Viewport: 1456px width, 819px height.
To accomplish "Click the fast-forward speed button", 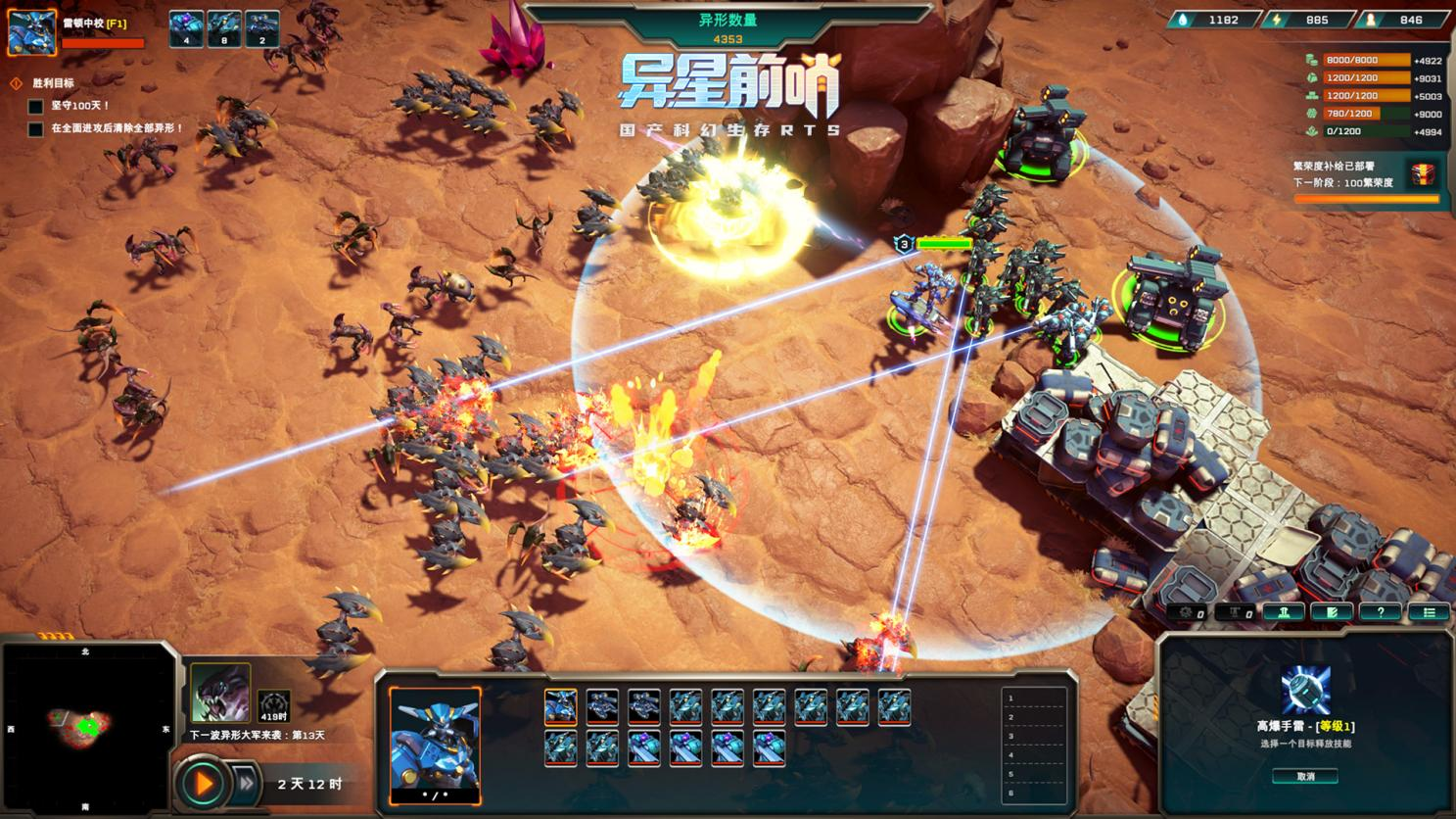I will (247, 783).
